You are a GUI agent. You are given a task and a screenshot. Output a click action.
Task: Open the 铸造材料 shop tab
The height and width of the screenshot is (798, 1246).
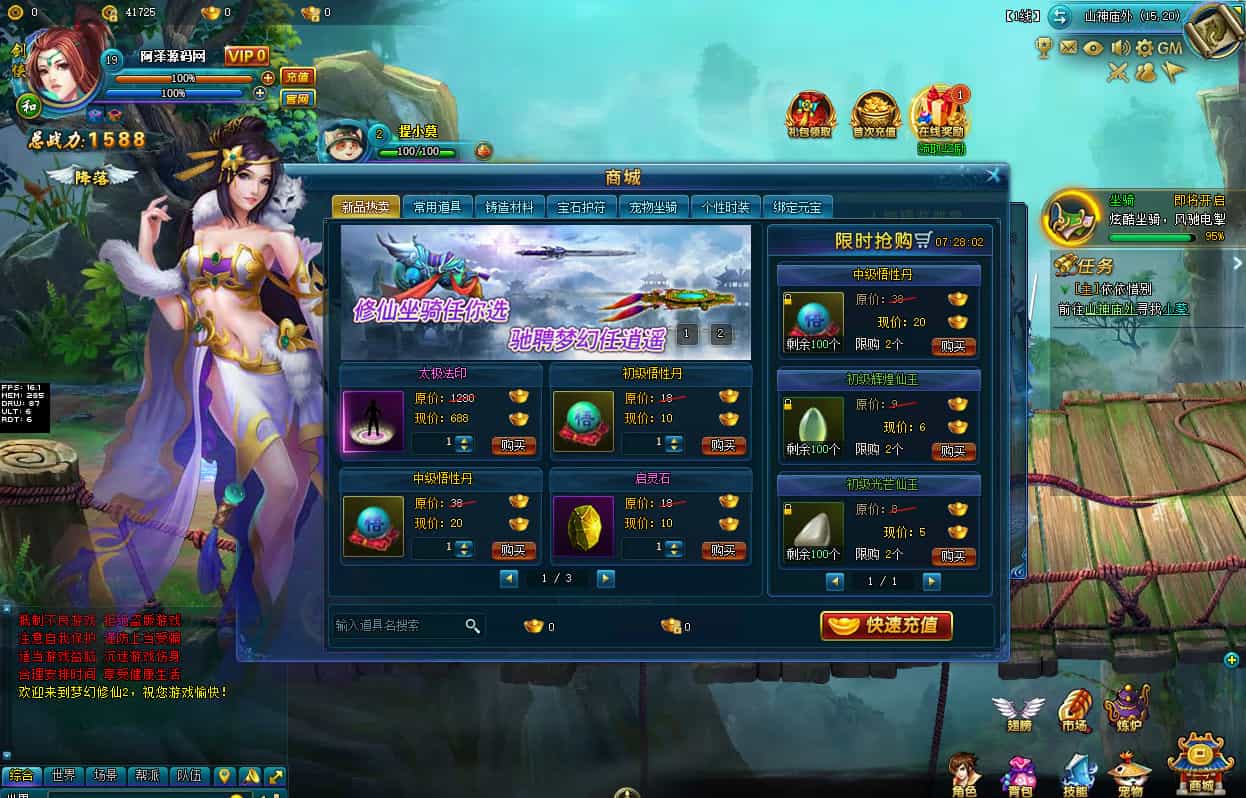click(x=509, y=207)
